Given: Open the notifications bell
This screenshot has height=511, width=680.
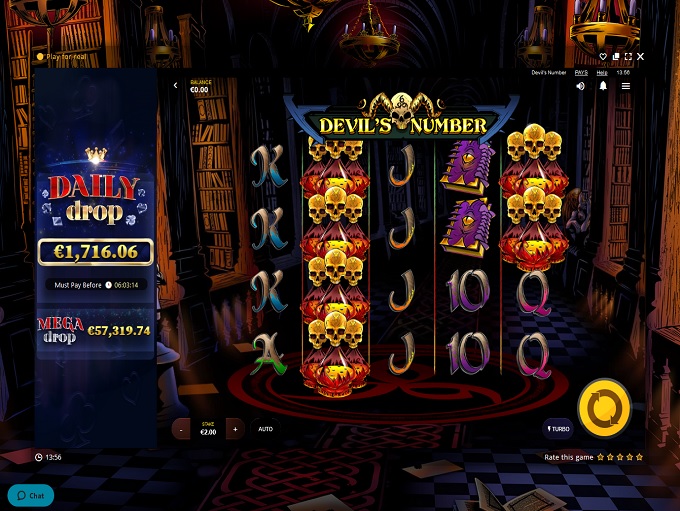Looking at the screenshot, I should [603, 86].
